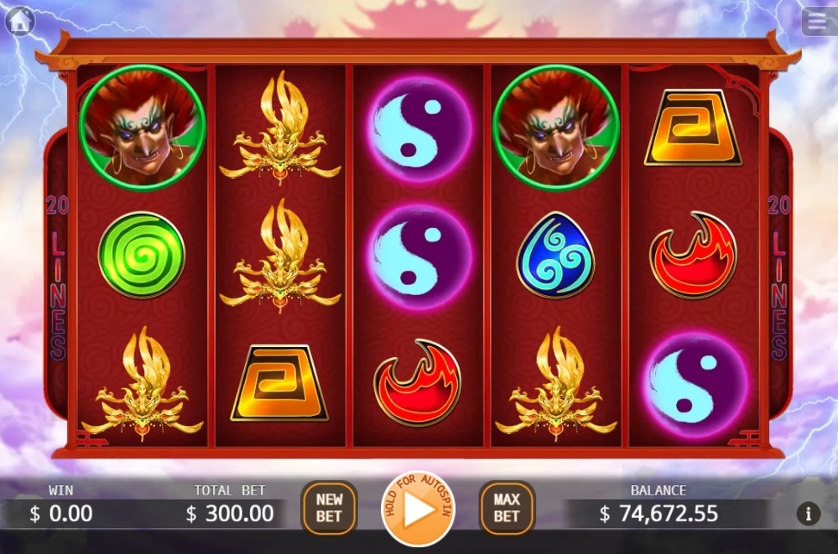Viewport: 838px width, 554px height.
Task: Spin the reels with the play button
Action: click(418, 510)
